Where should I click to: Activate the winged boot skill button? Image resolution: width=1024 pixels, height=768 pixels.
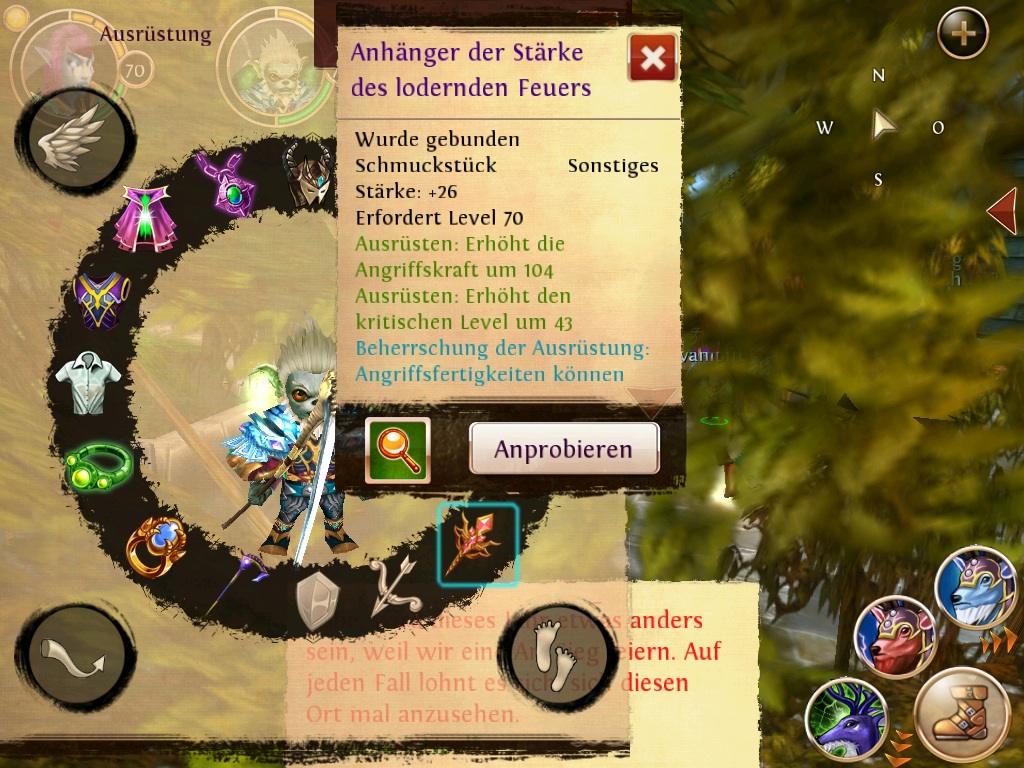[962, 716]
